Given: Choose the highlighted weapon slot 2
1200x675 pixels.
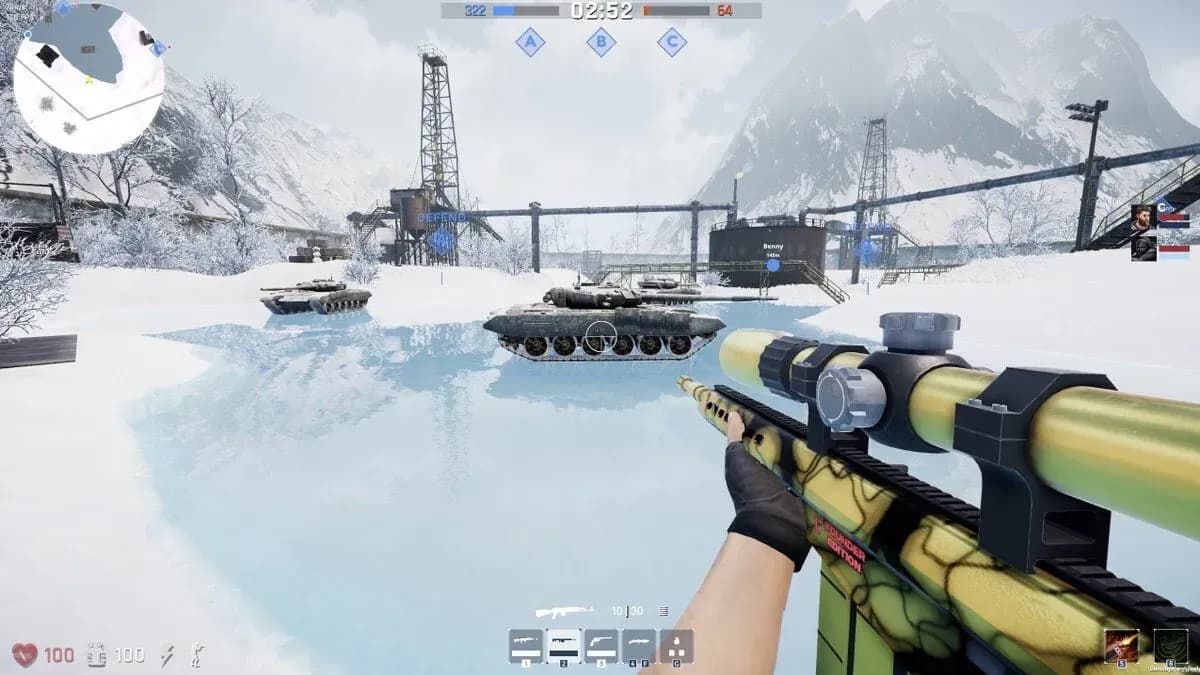Looking at the screenshot, I should click(x=564, y=645).
